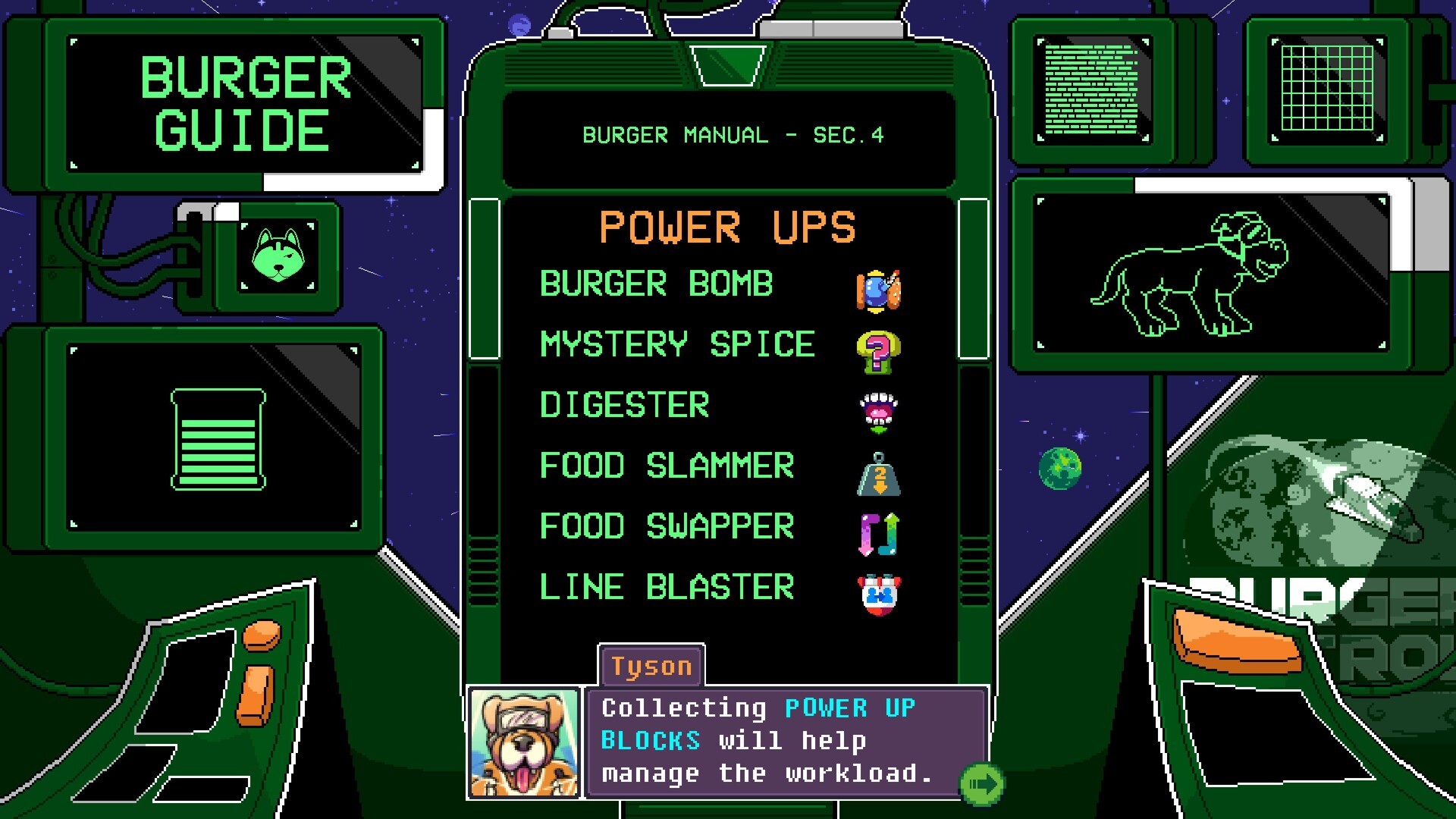The width and height of the screenshot is (1456, 819).
Task: Open the Burger Manual section dropdown
Action: (726, 135)
